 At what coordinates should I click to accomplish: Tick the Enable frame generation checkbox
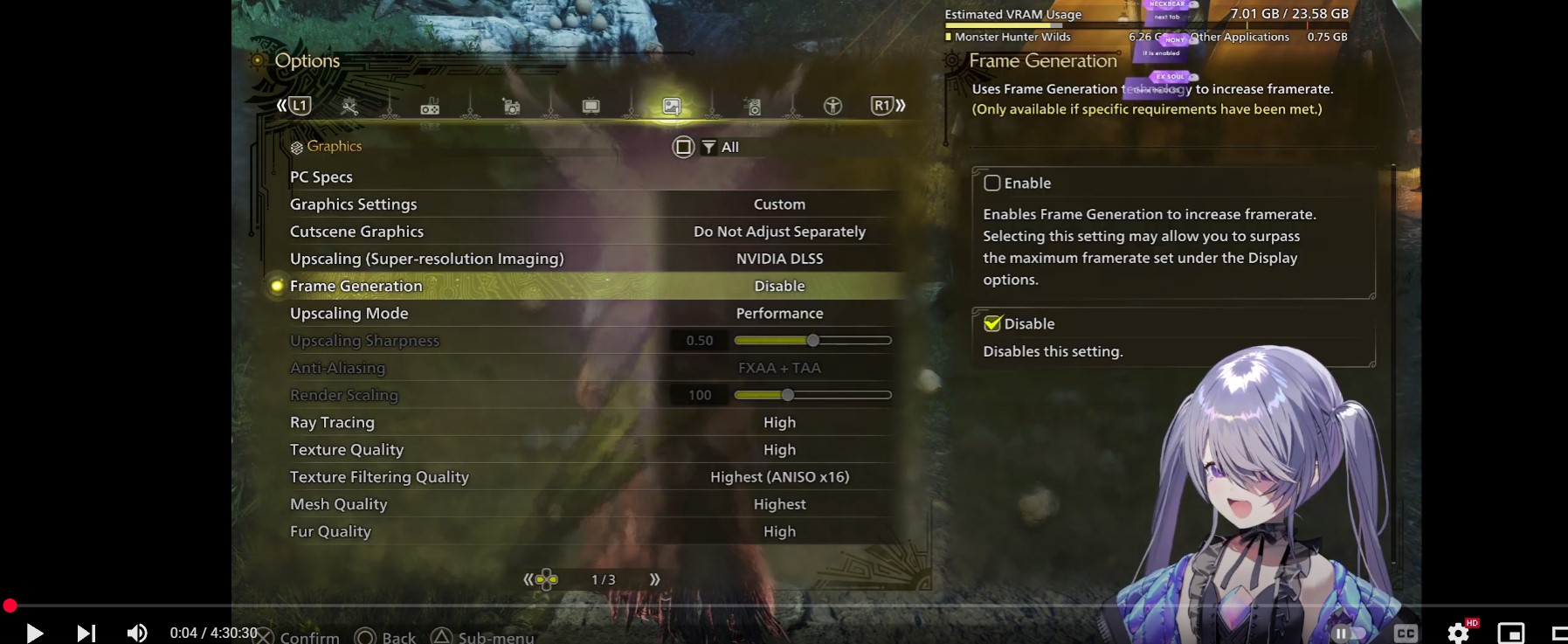tap(992, 184)
